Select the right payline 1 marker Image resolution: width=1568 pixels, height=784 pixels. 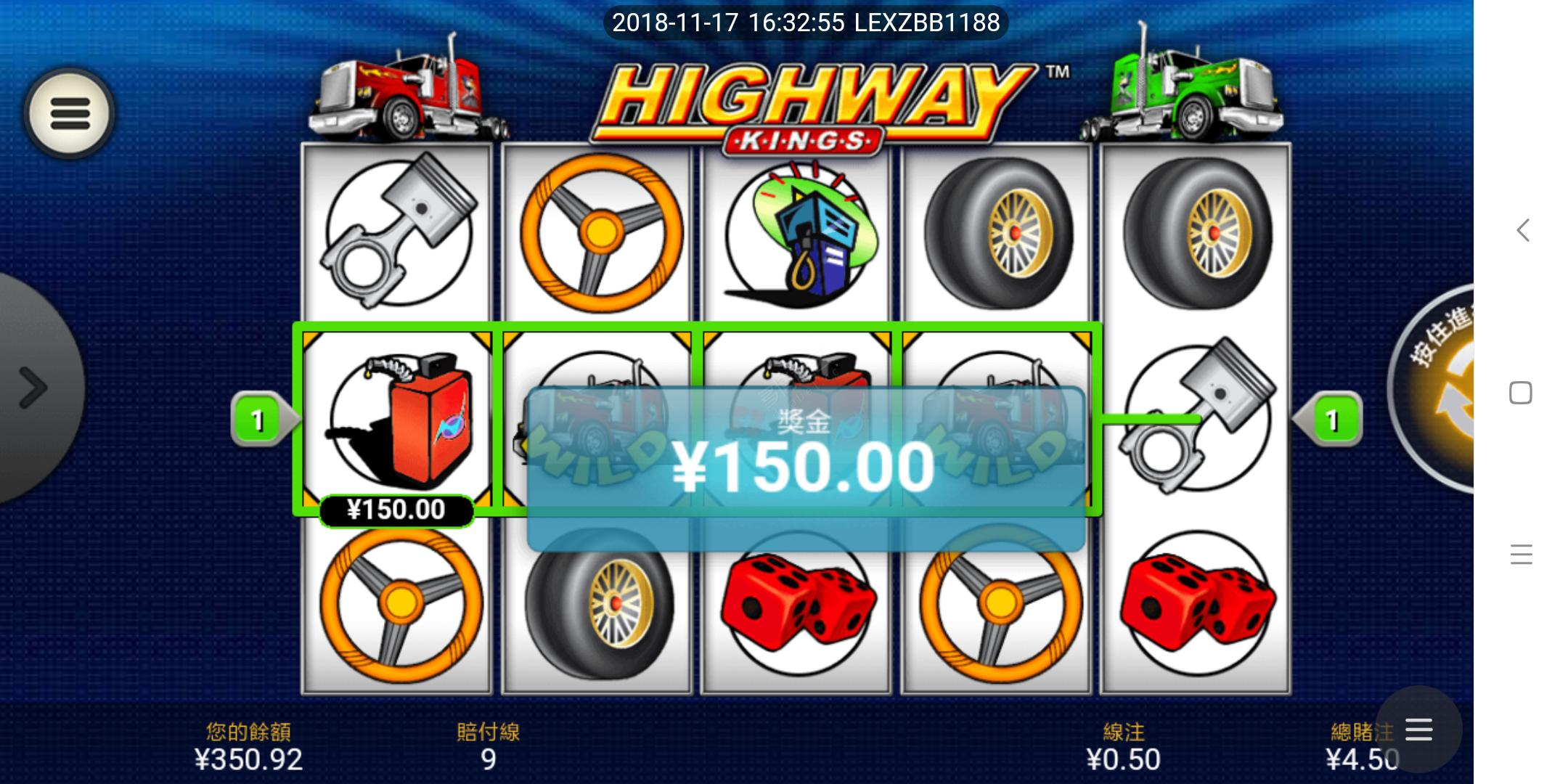[1332, 420]
